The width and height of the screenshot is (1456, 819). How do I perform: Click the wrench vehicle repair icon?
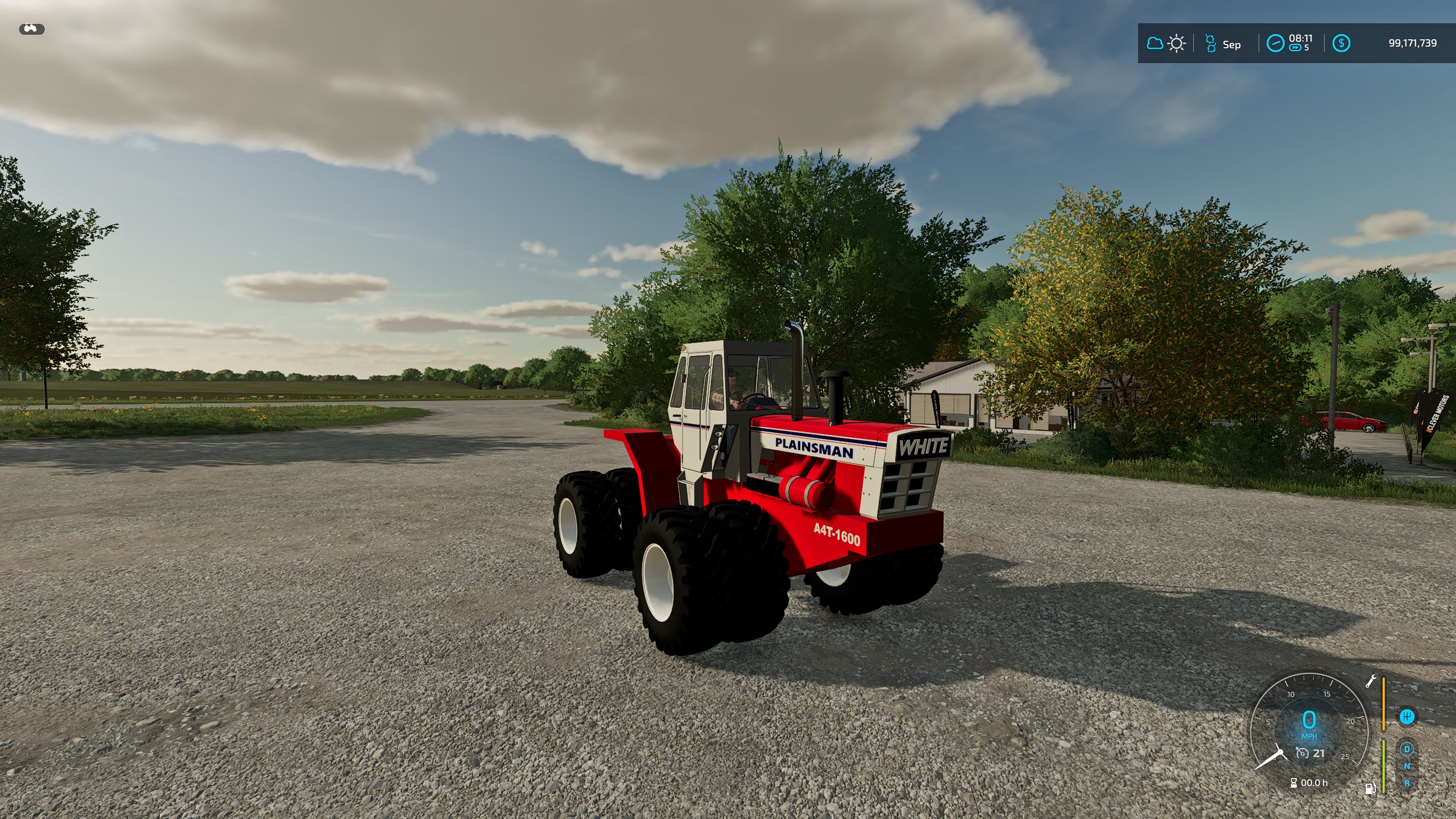(1372, 681)
